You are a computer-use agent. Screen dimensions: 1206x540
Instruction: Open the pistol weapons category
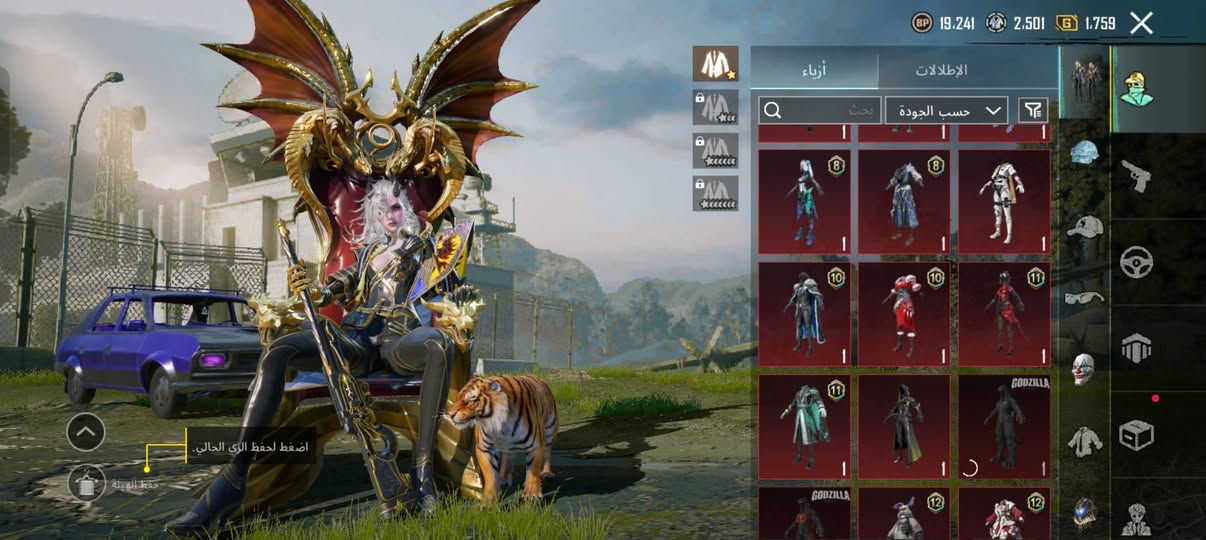pos(1136,176)
